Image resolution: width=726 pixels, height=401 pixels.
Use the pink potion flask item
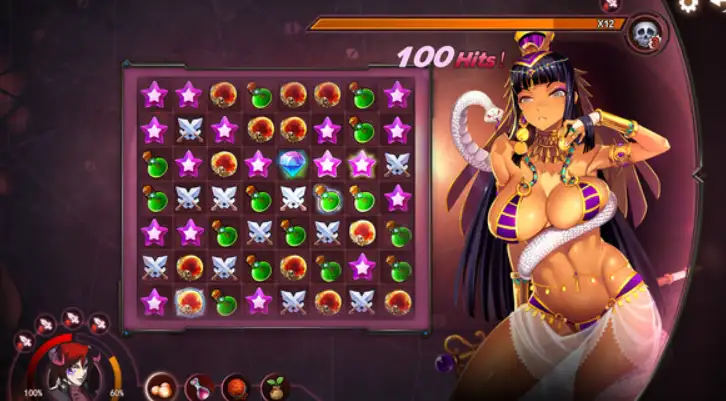[197, 386]
